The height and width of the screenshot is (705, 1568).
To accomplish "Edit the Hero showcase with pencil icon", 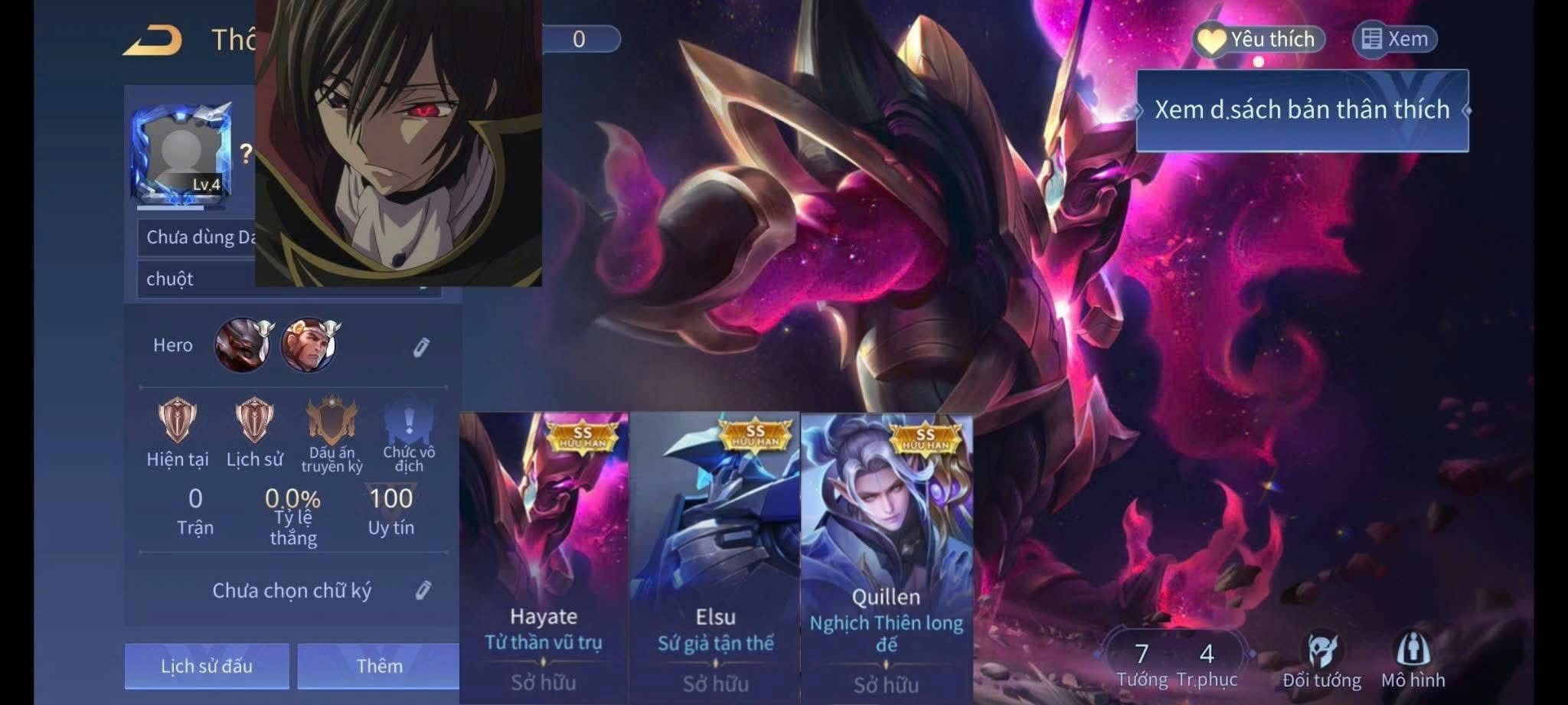I will (421, 348).
